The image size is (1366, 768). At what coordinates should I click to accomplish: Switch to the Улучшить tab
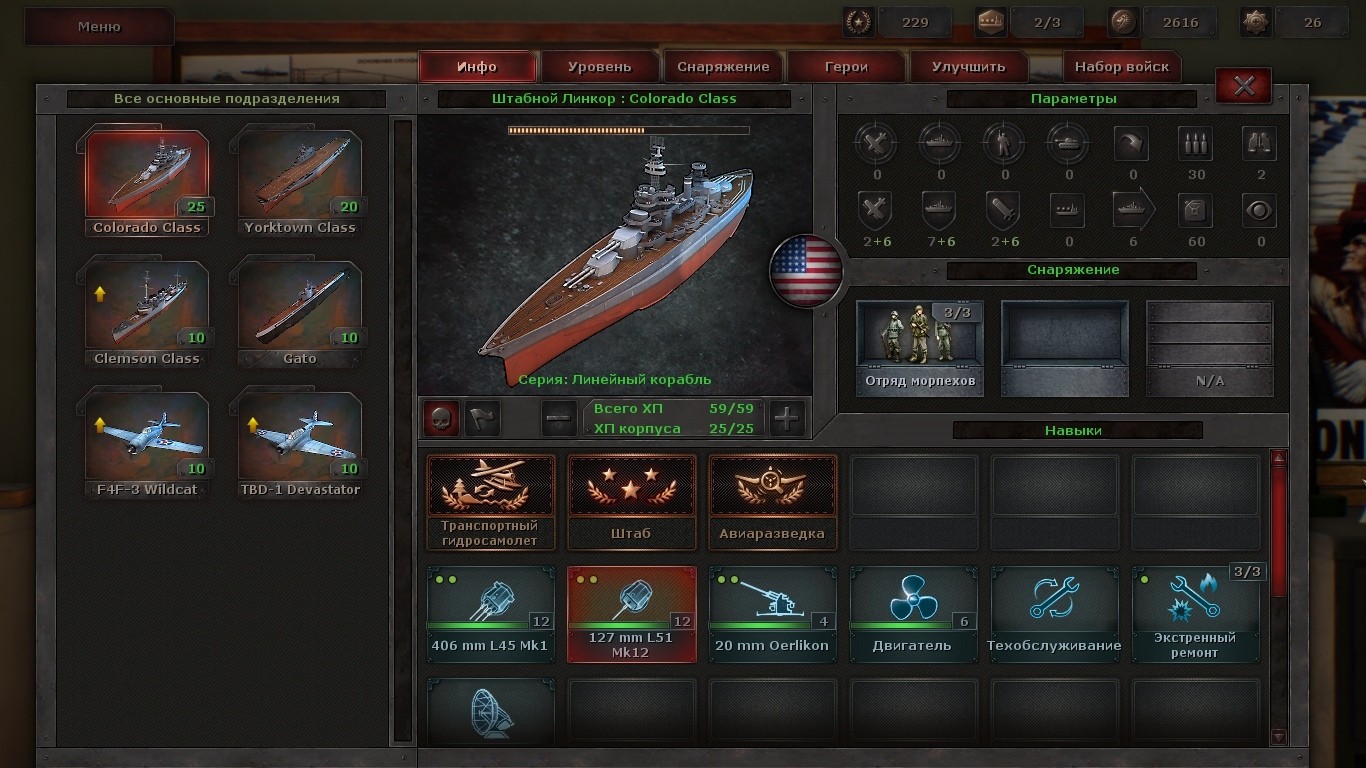point(968,67)
